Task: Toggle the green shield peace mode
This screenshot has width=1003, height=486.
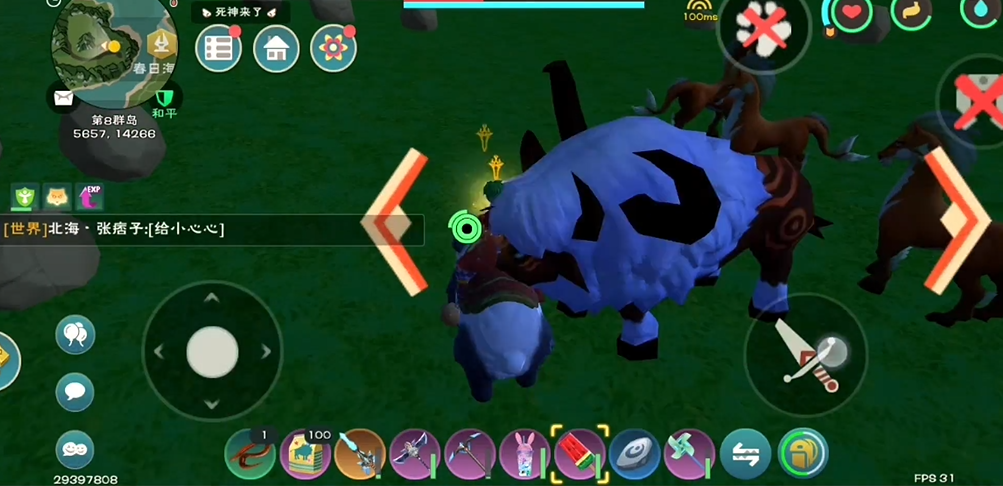Action: click(165, 97)
